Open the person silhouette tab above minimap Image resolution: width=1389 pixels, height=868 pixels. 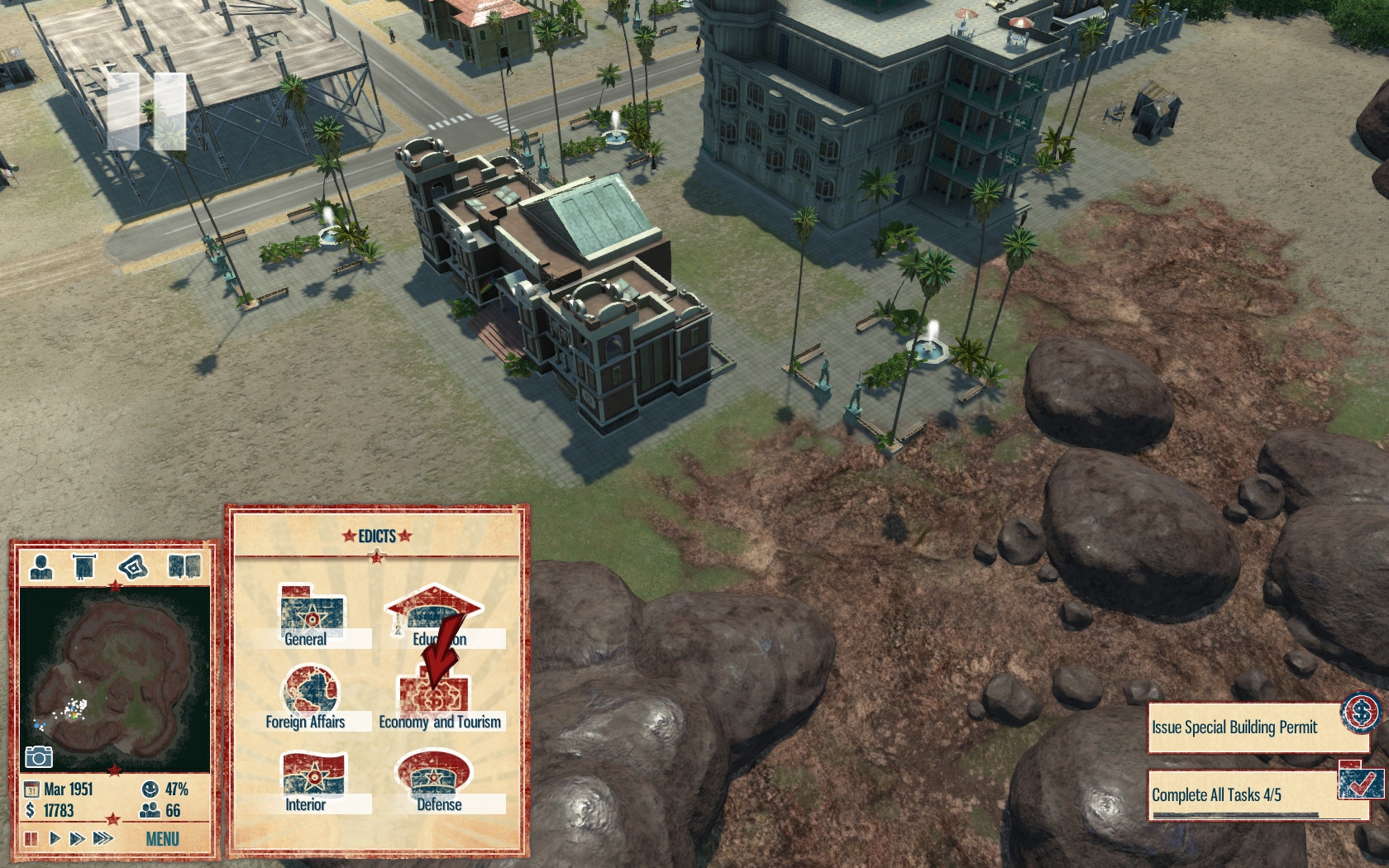(x=41, y=567)
